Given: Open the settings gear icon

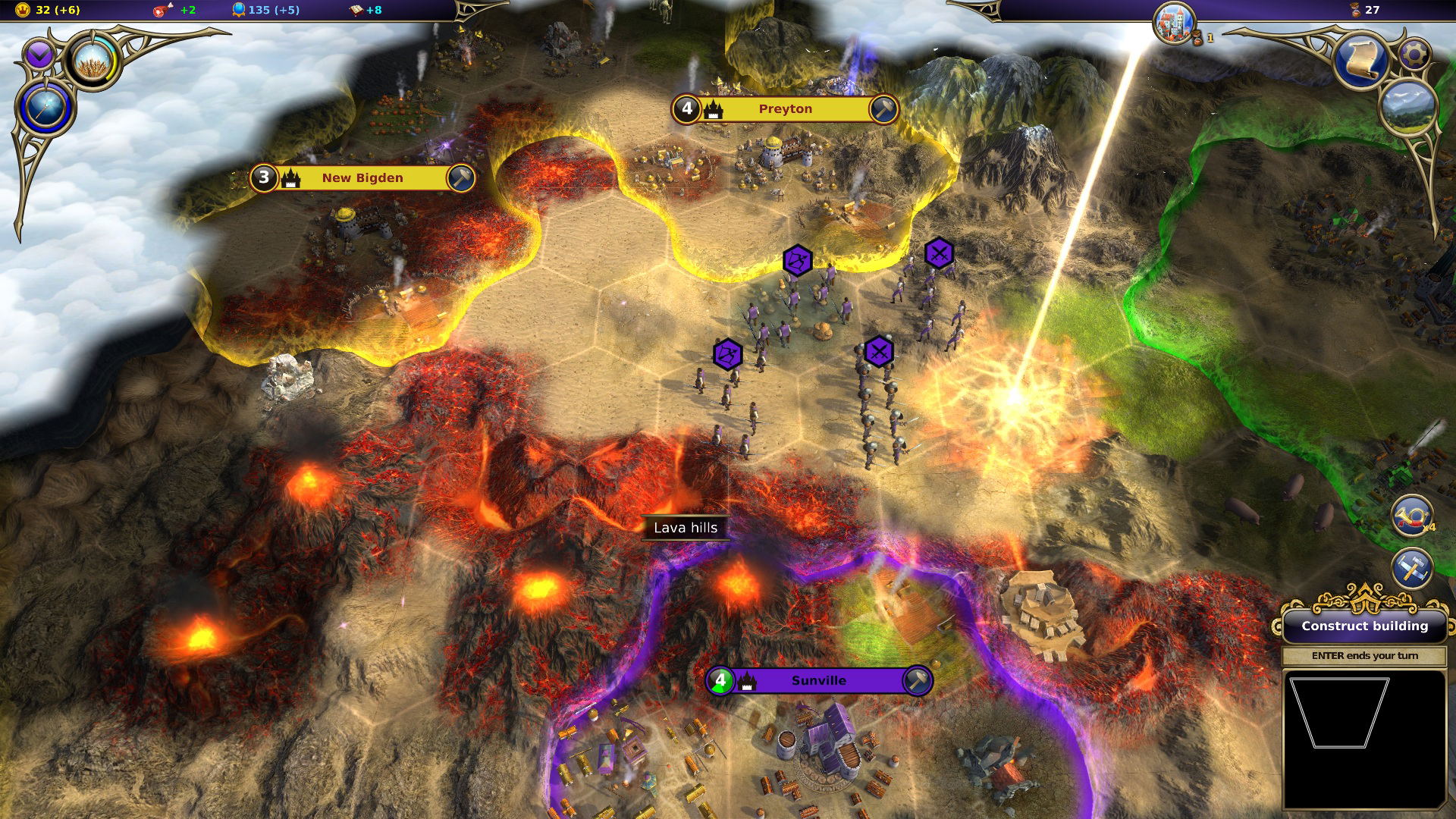Looking at the screenshot, I should (x=1414, y=54).
